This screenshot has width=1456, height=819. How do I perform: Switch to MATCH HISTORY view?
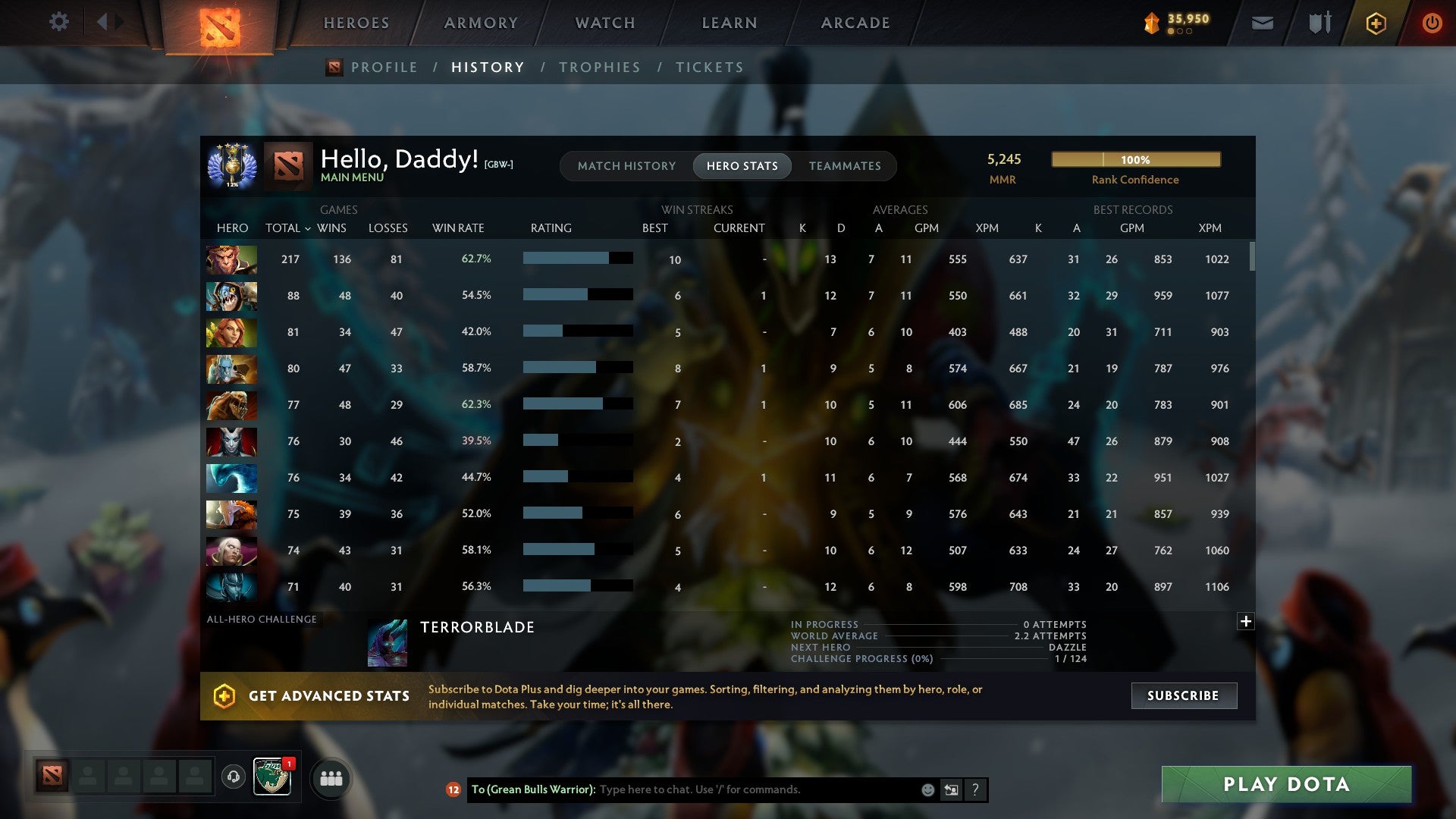click(x=626, y=165)
